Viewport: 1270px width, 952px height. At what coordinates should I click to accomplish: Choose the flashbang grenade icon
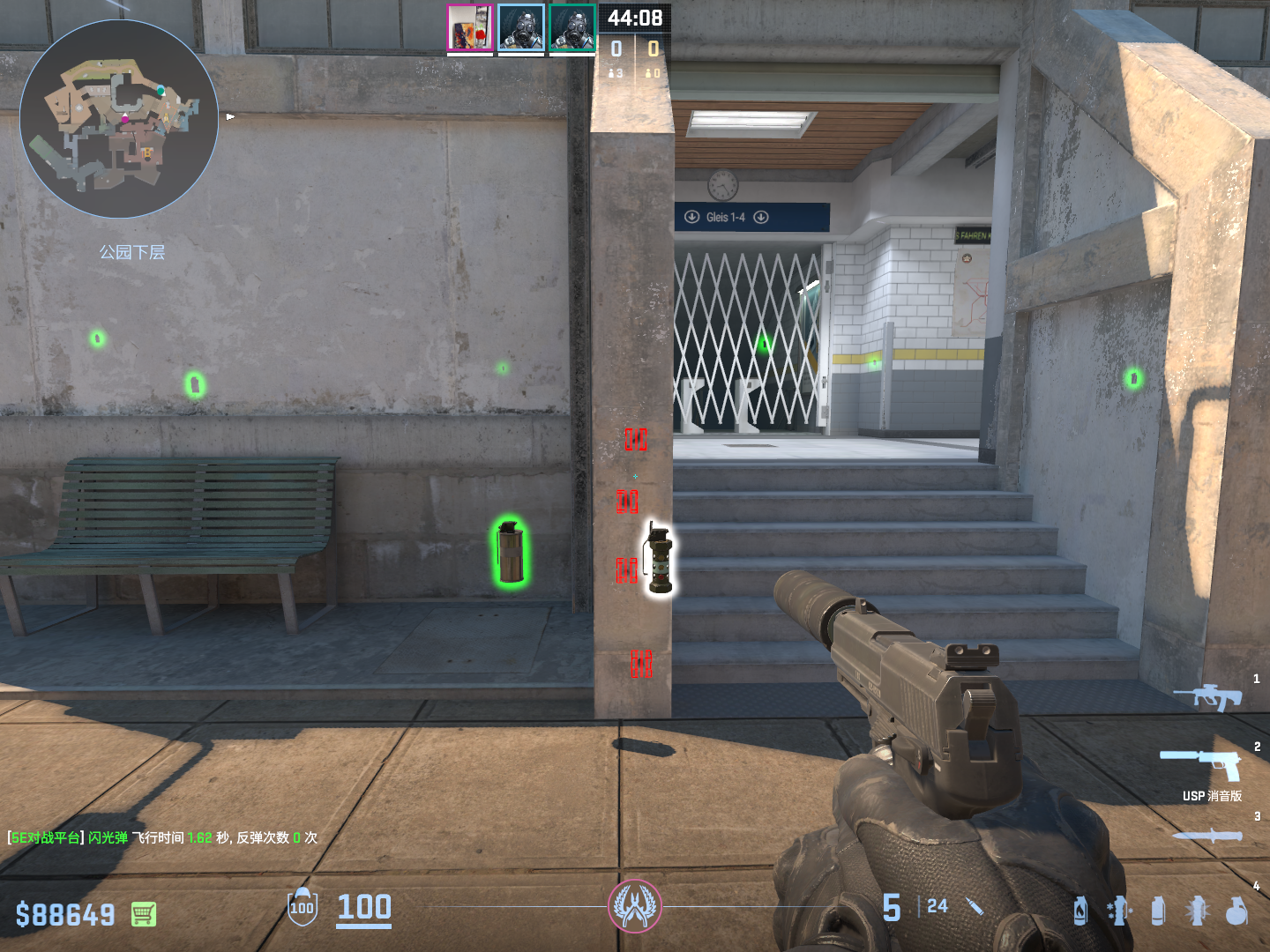pyautogui.click(x=1197, y=911)
